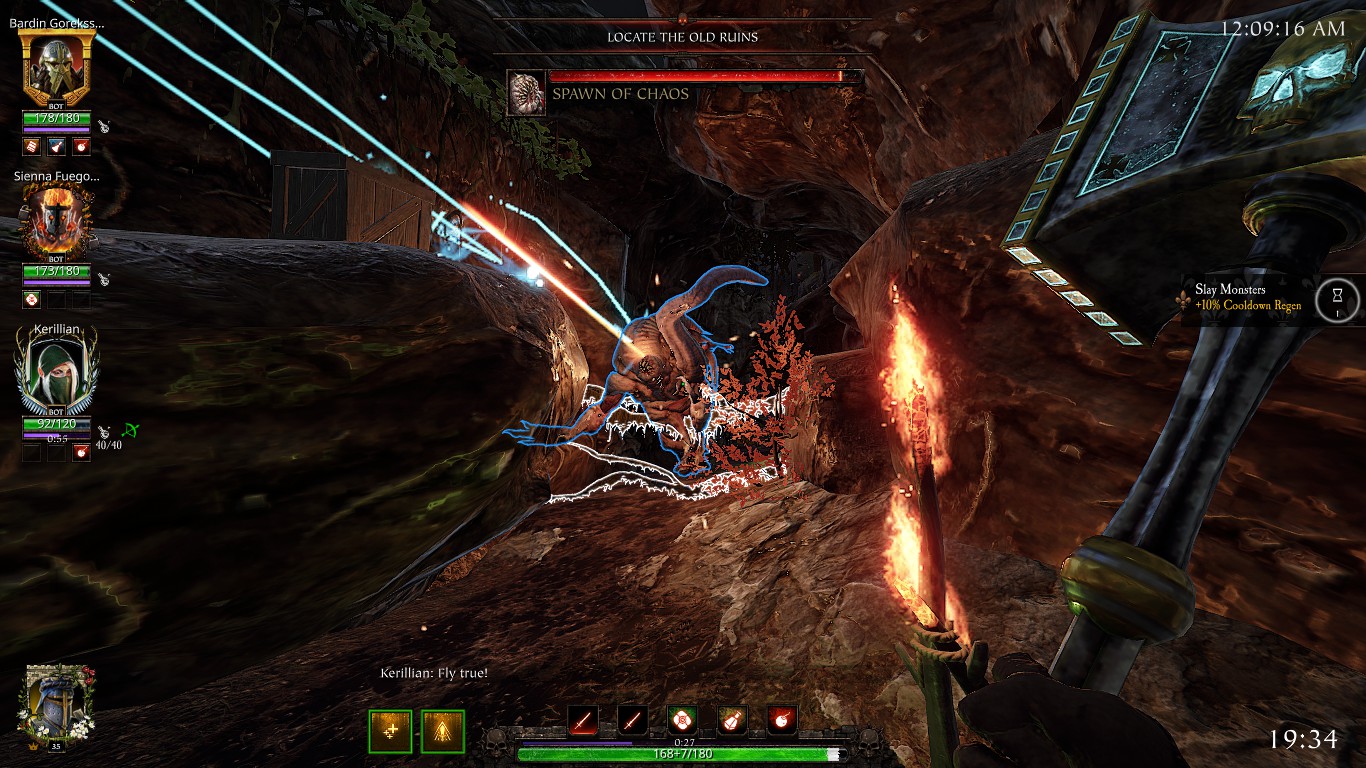
Task: Use the healing medical supplies slot
Action: 682,719
